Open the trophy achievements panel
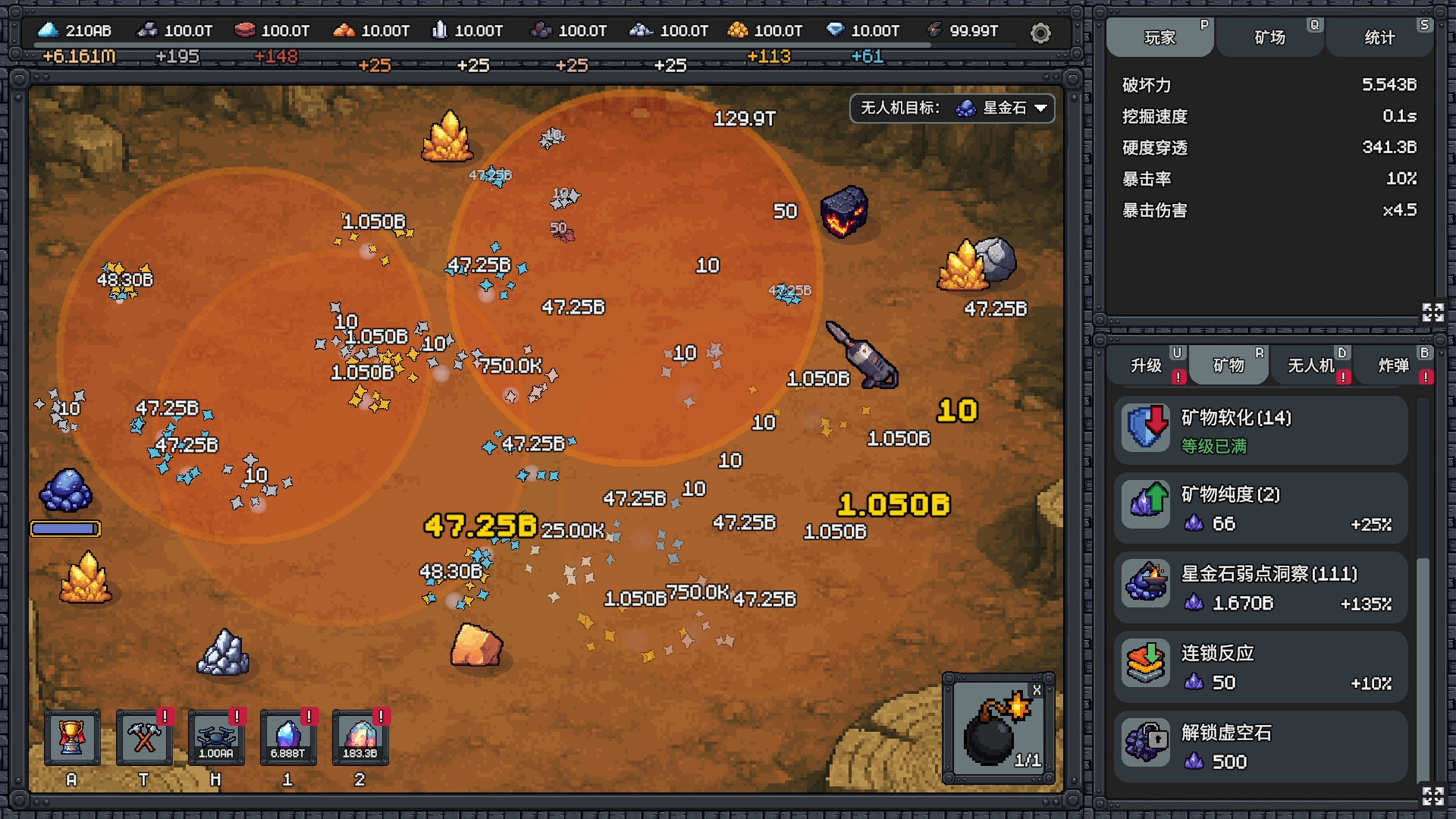 (72, 736)
